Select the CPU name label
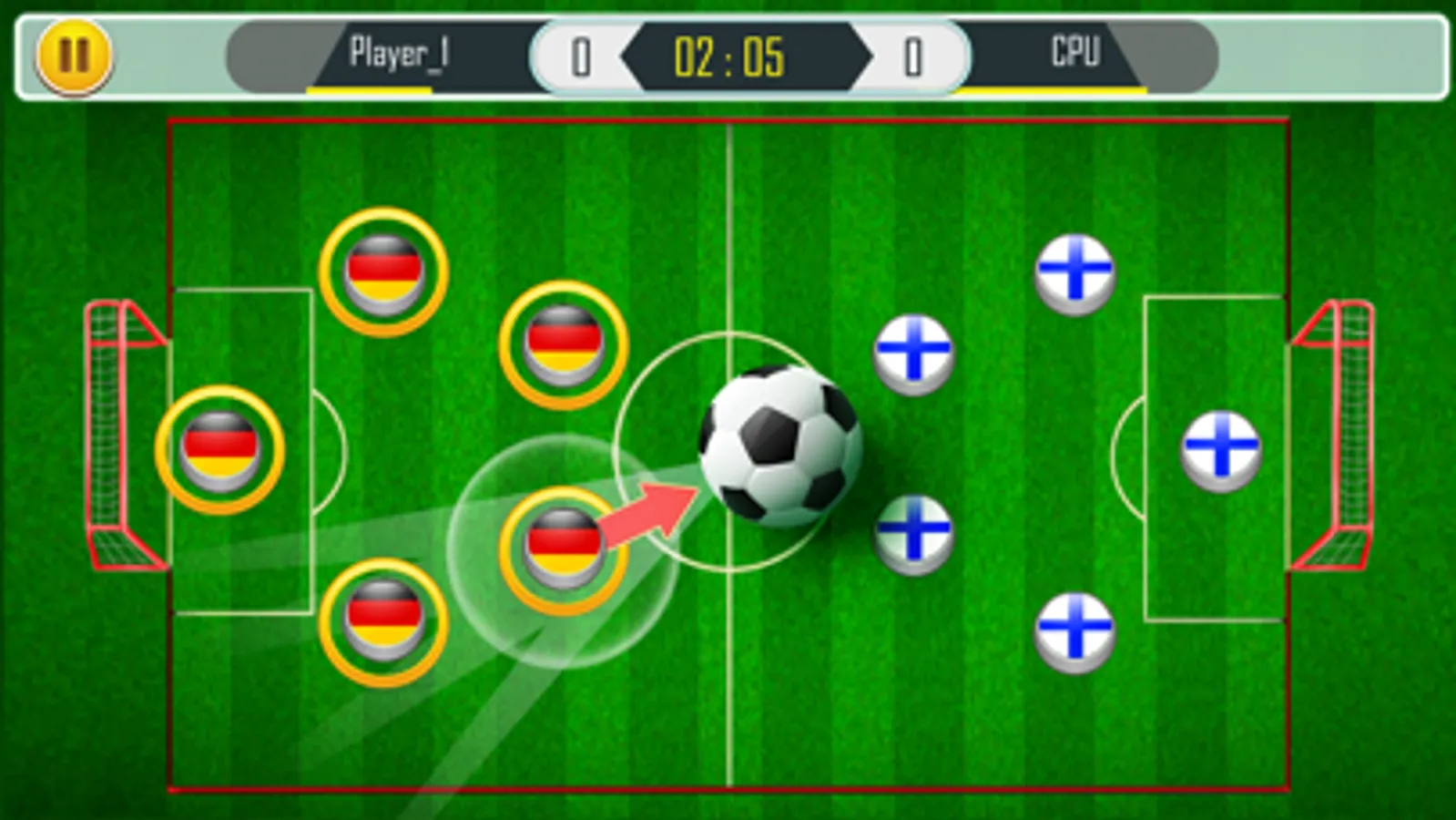This screenshot has width=1456, height=820. point(1076,53)
